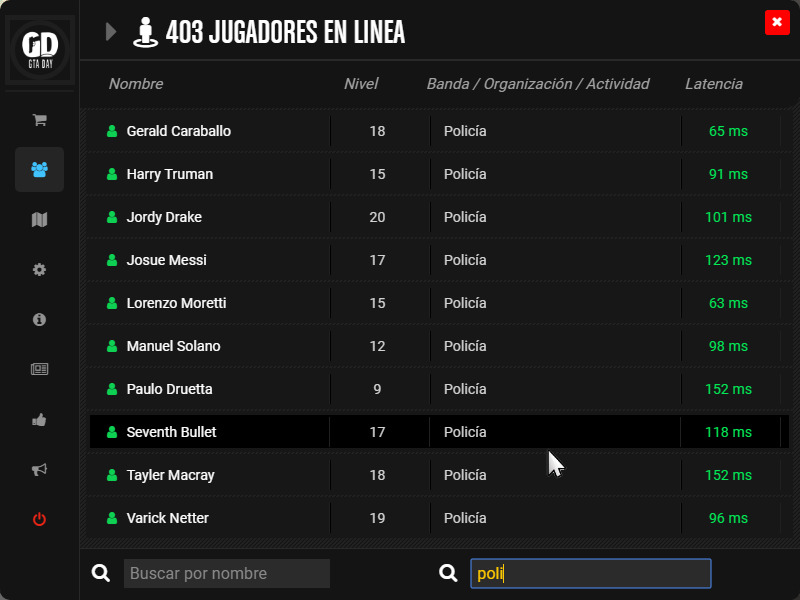Image resolution: width=800 pixels, height=600 pixels.
Task: Focus the Buscar por nombre field
Action: [227, 574]
